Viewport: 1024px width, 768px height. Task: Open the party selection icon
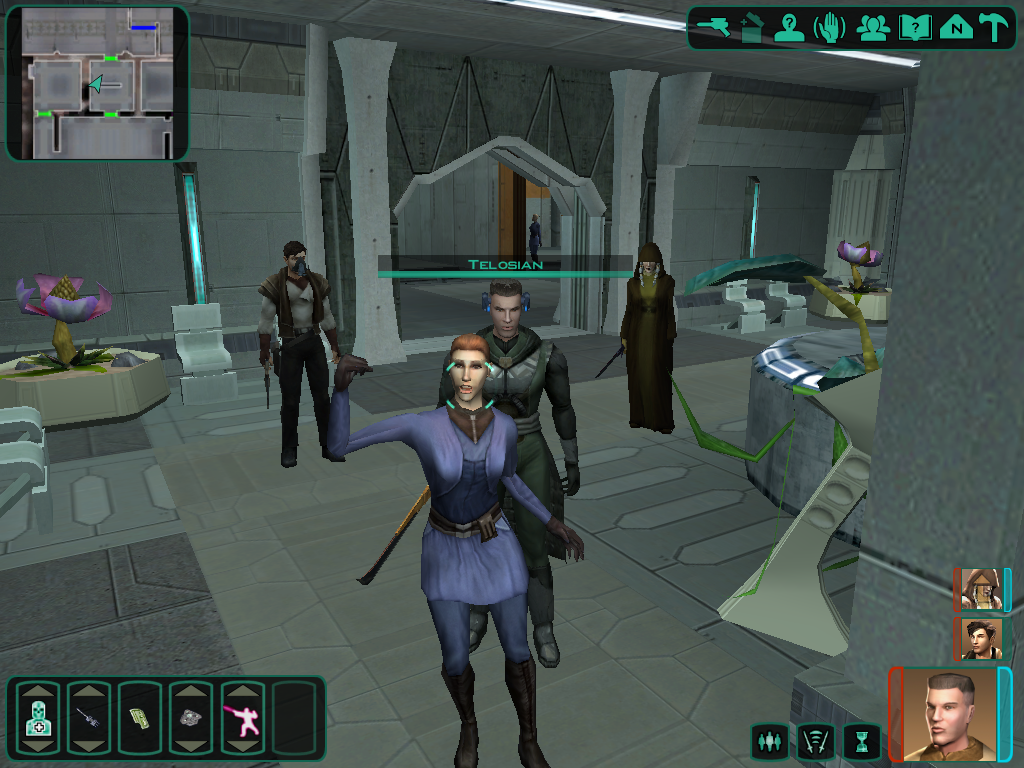pos(873,28)
